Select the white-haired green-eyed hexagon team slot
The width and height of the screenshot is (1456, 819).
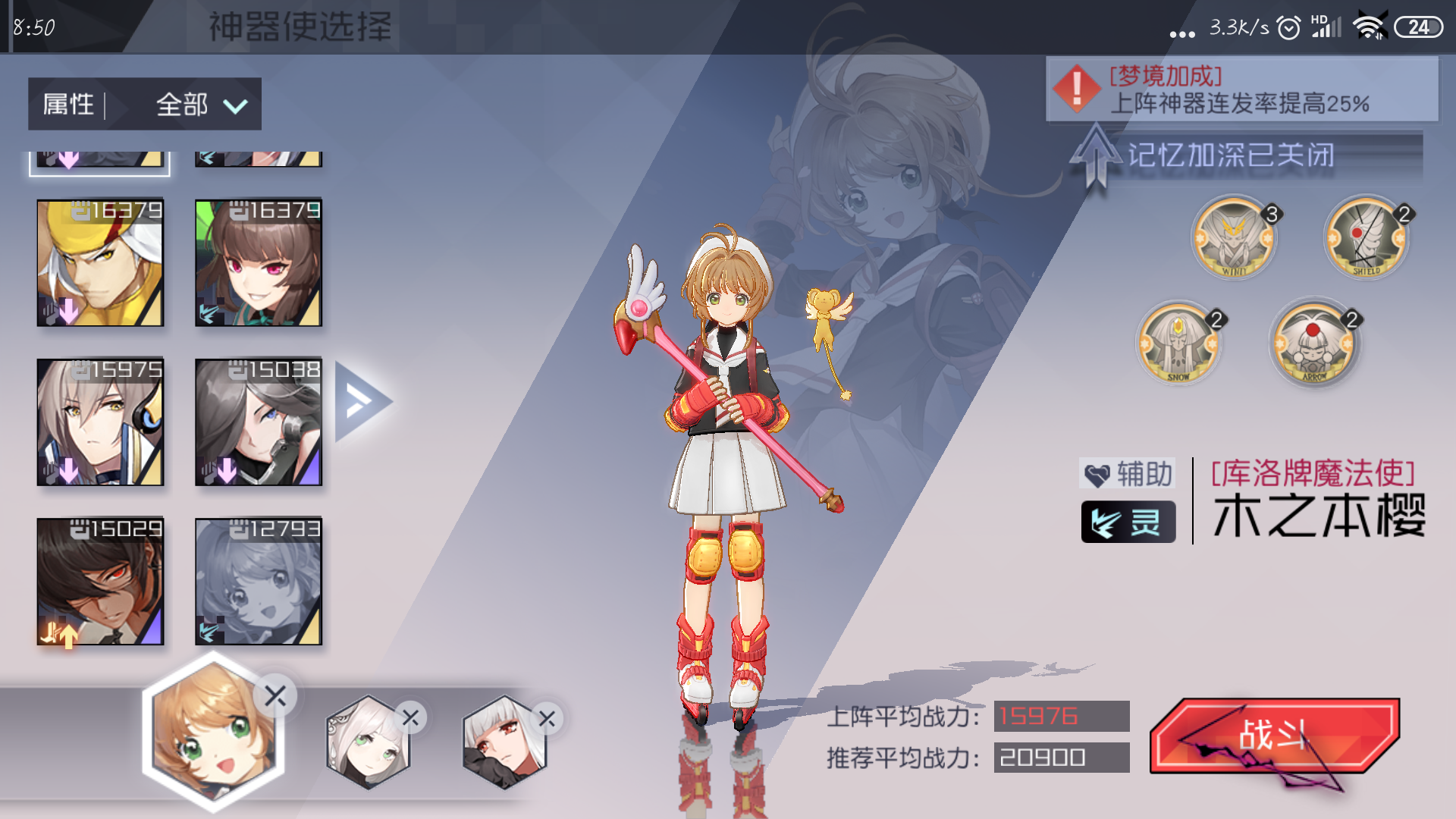(x=368, y=743)
